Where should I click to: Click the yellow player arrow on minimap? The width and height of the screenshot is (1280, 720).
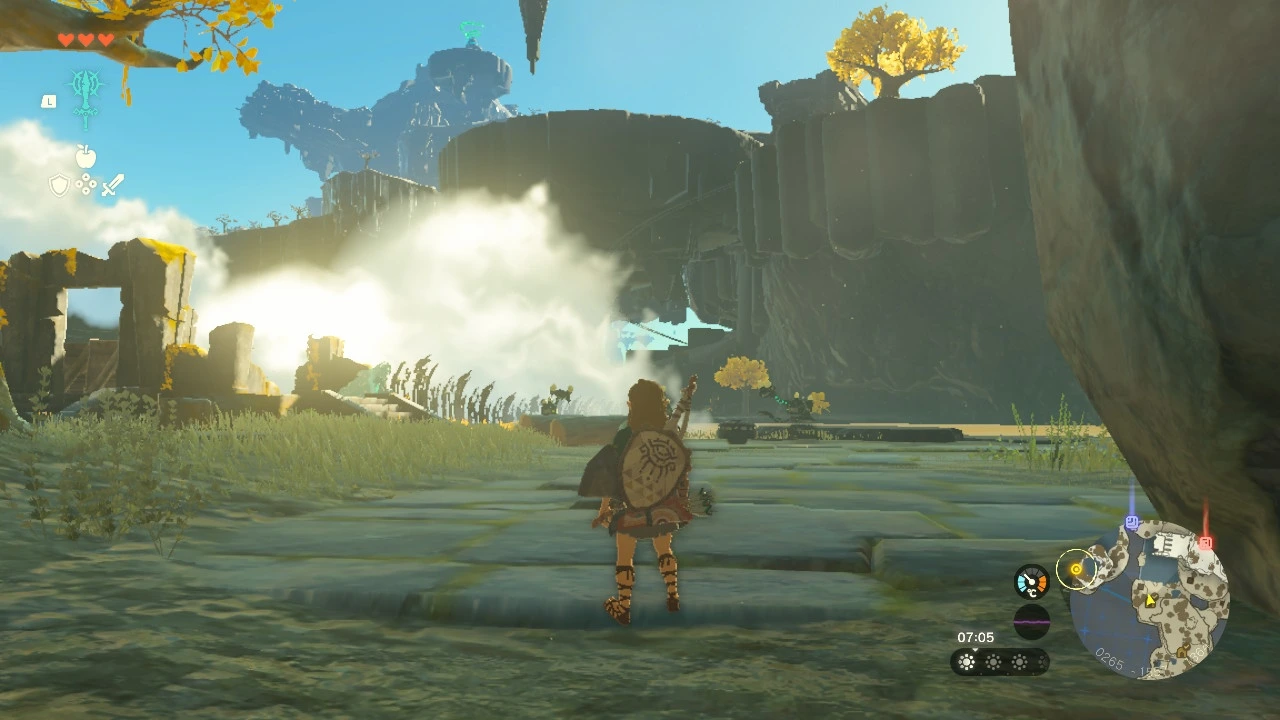[x=1150, y=600]
